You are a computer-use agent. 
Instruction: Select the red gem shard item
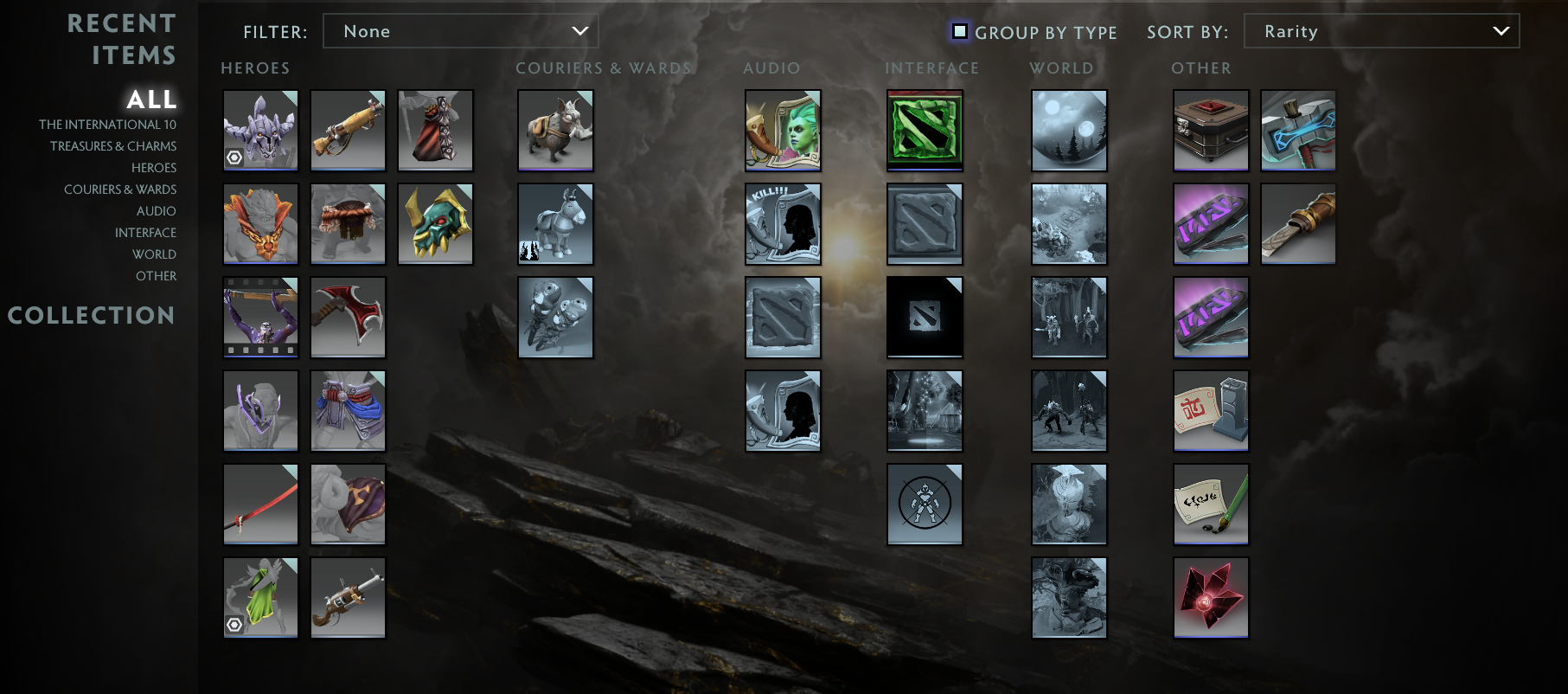1210,597
